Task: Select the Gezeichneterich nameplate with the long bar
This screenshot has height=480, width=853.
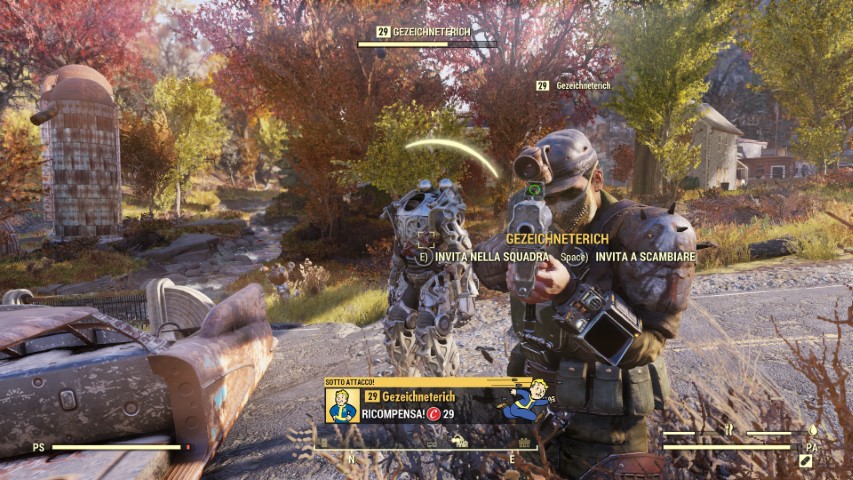Action: (427, 37)
